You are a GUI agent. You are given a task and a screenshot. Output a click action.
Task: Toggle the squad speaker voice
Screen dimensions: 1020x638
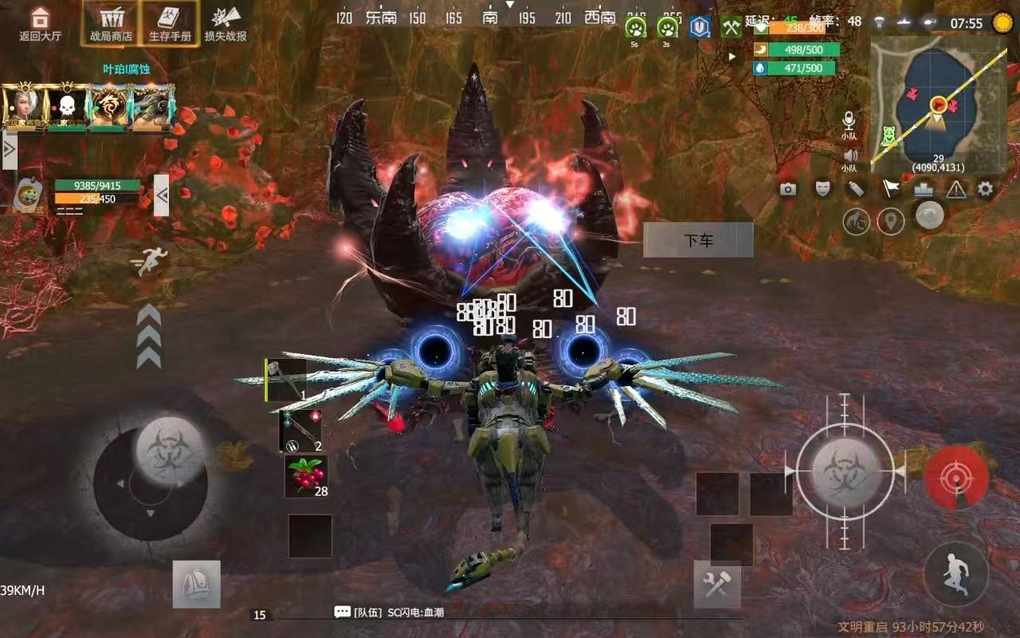point(849,158)
